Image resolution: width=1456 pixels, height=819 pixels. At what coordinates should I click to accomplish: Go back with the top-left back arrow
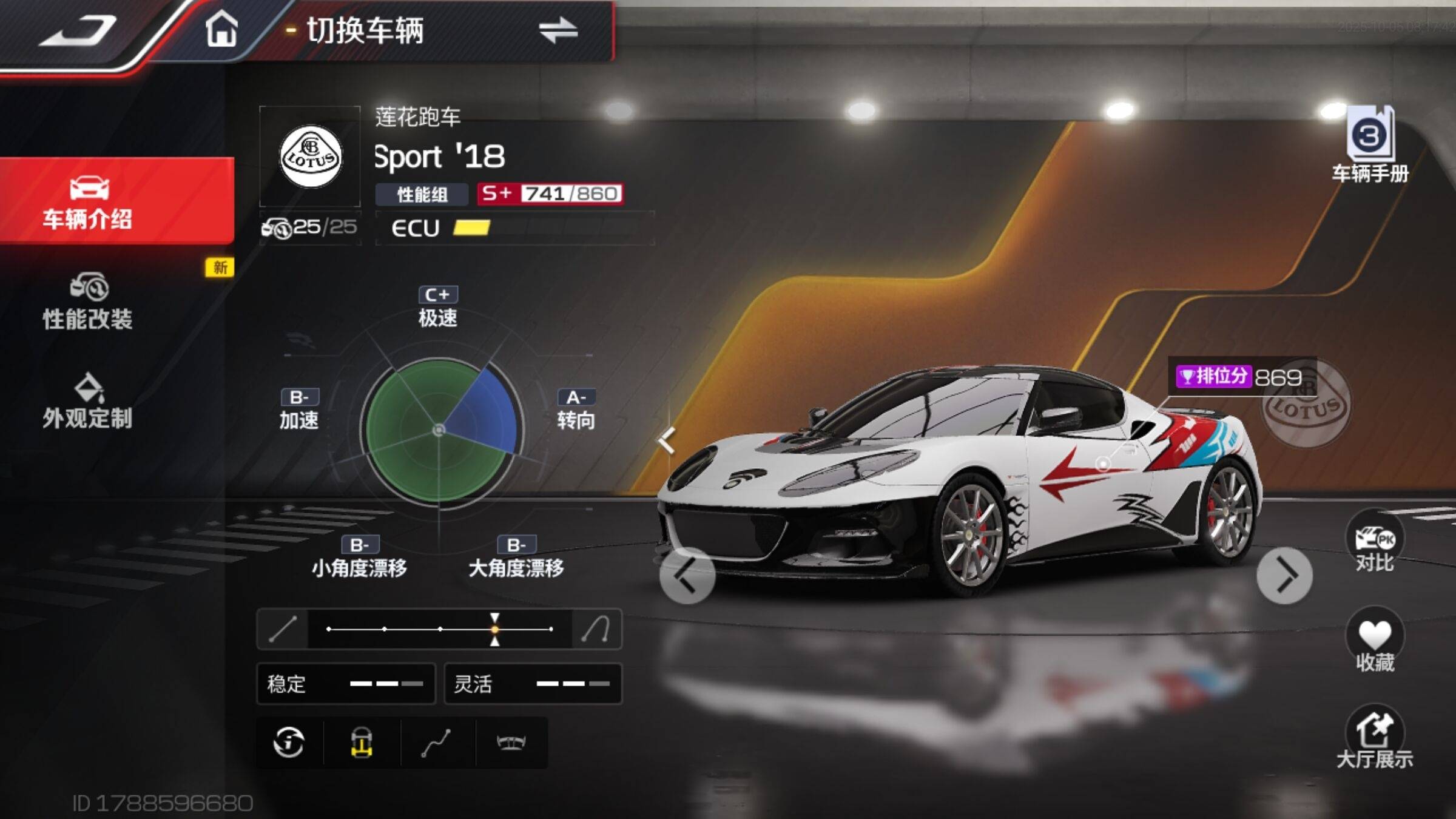[x=78, y=30]
